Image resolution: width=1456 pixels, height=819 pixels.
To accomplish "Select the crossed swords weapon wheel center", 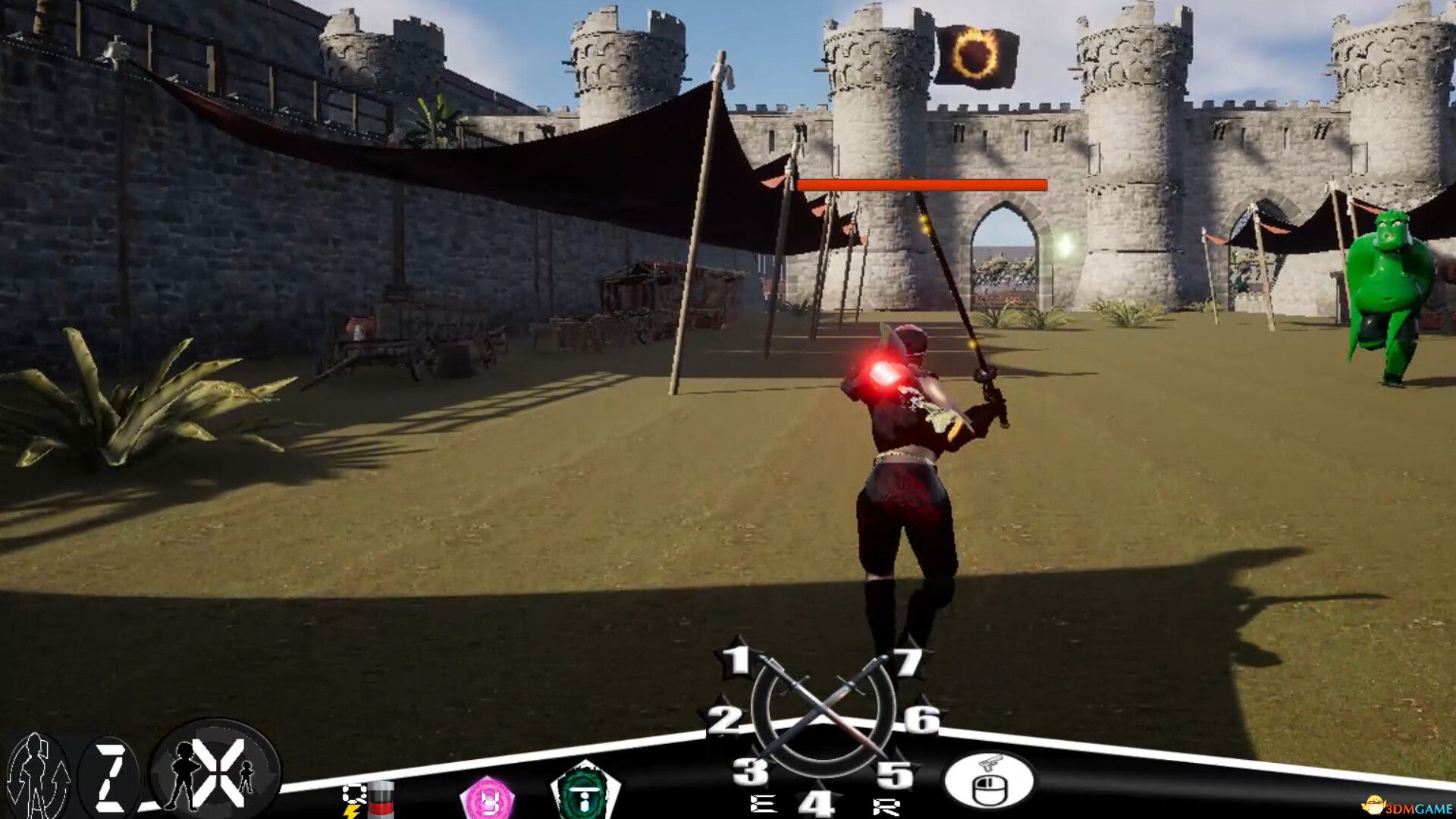I will click(x=822, y=713).
